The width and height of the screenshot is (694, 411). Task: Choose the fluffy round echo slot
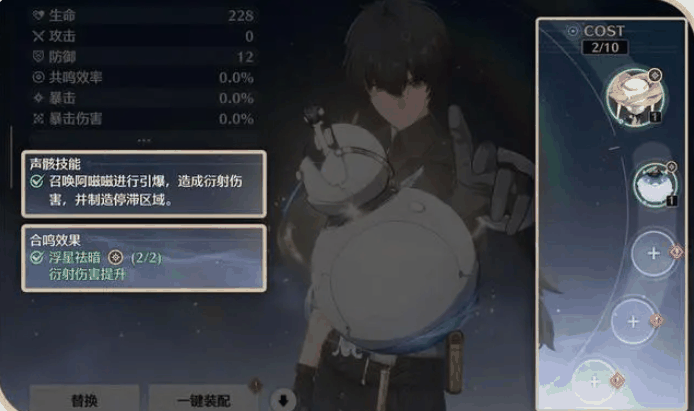(x=655, y=184)
